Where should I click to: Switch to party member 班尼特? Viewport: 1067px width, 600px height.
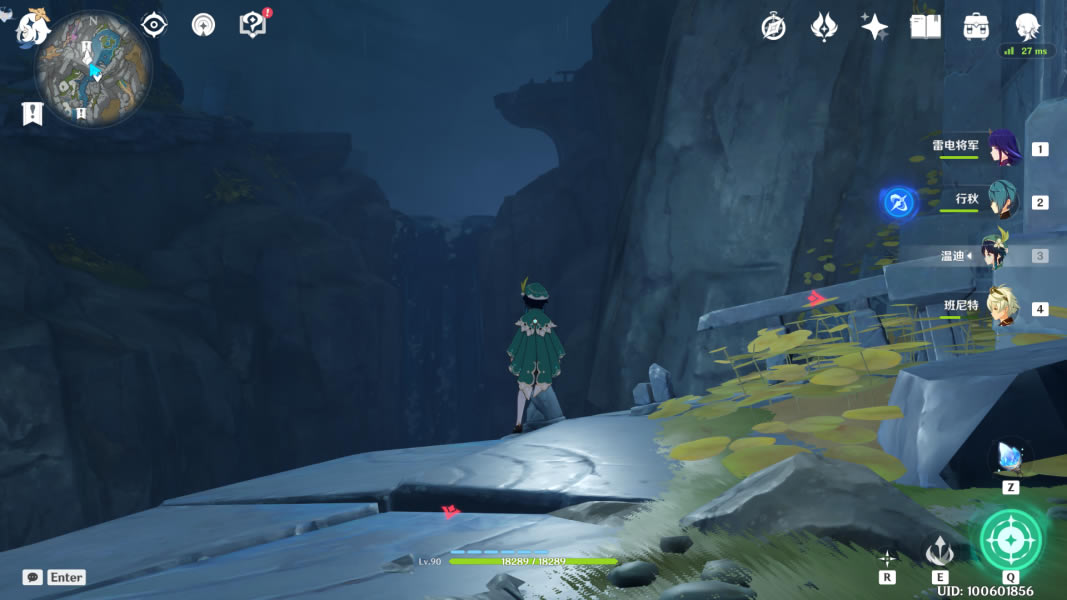tap(1002, 308)
